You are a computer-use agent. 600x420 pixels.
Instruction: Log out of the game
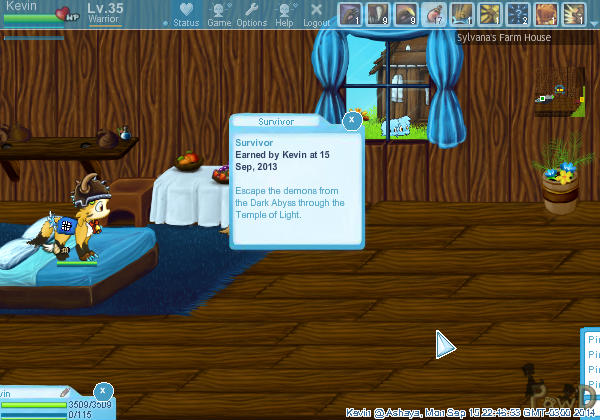pos(317,14)
